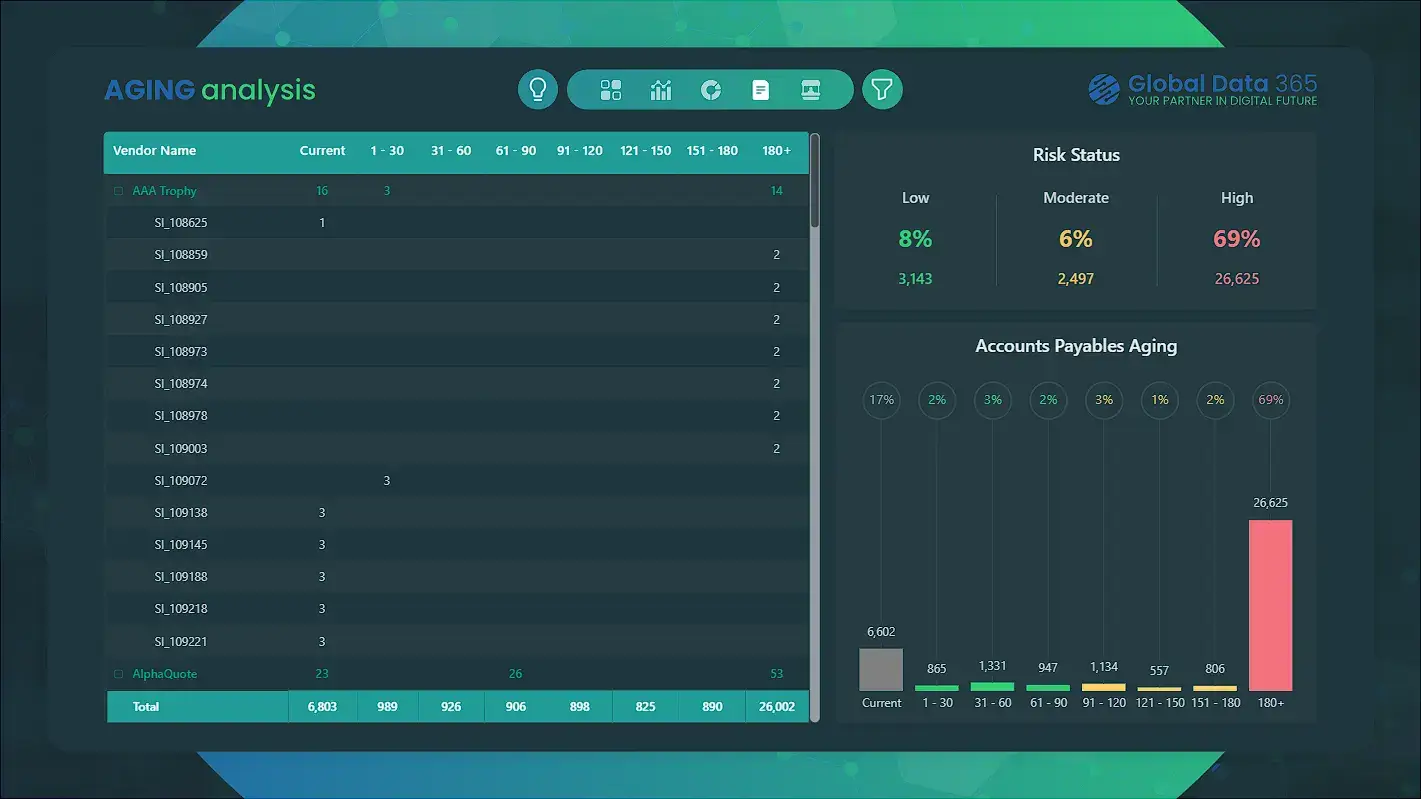The width and height of the screenshot is (1421, 799).
Task: Click the lightbulb insights icon
Action: point(537,89)
